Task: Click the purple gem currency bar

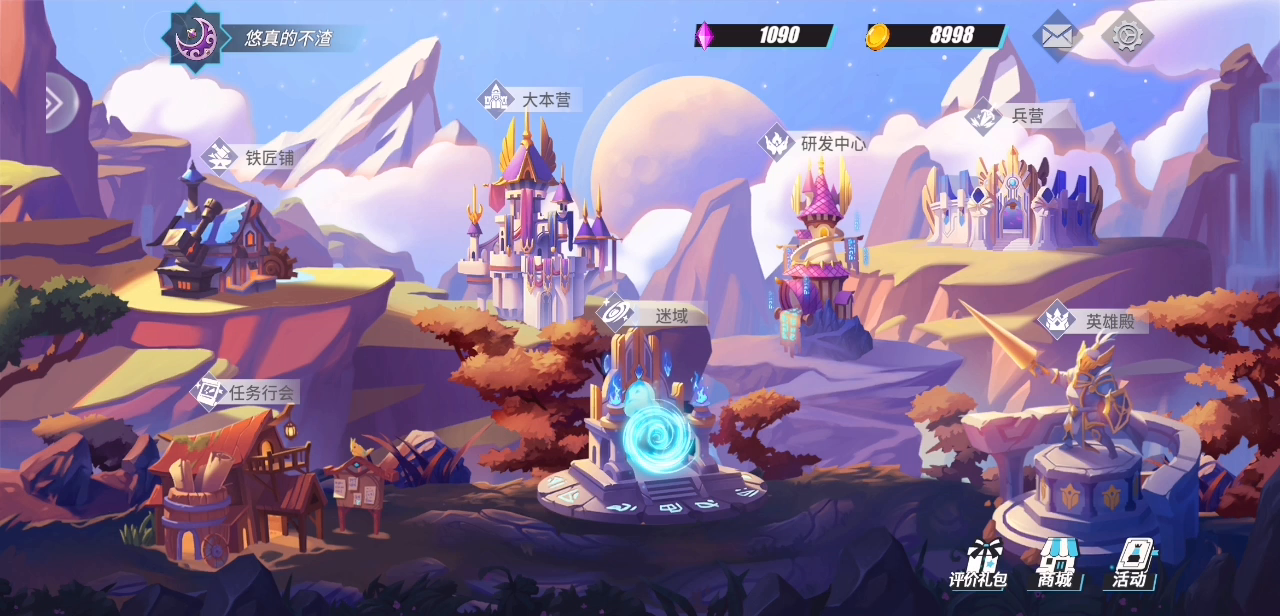Action: point(765,36)
